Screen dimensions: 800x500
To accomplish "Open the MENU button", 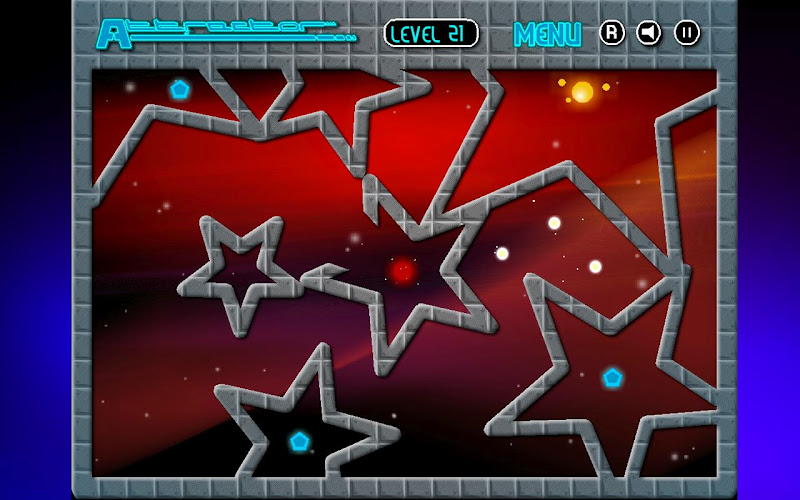I will tap(547, 34).
